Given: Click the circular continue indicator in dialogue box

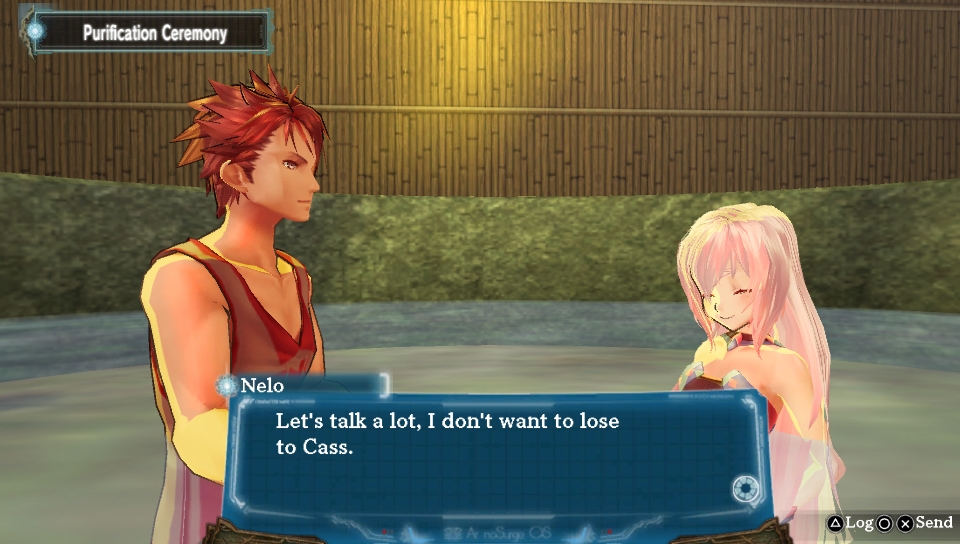Looking at the screenshot, I should (x=745, y=489).
